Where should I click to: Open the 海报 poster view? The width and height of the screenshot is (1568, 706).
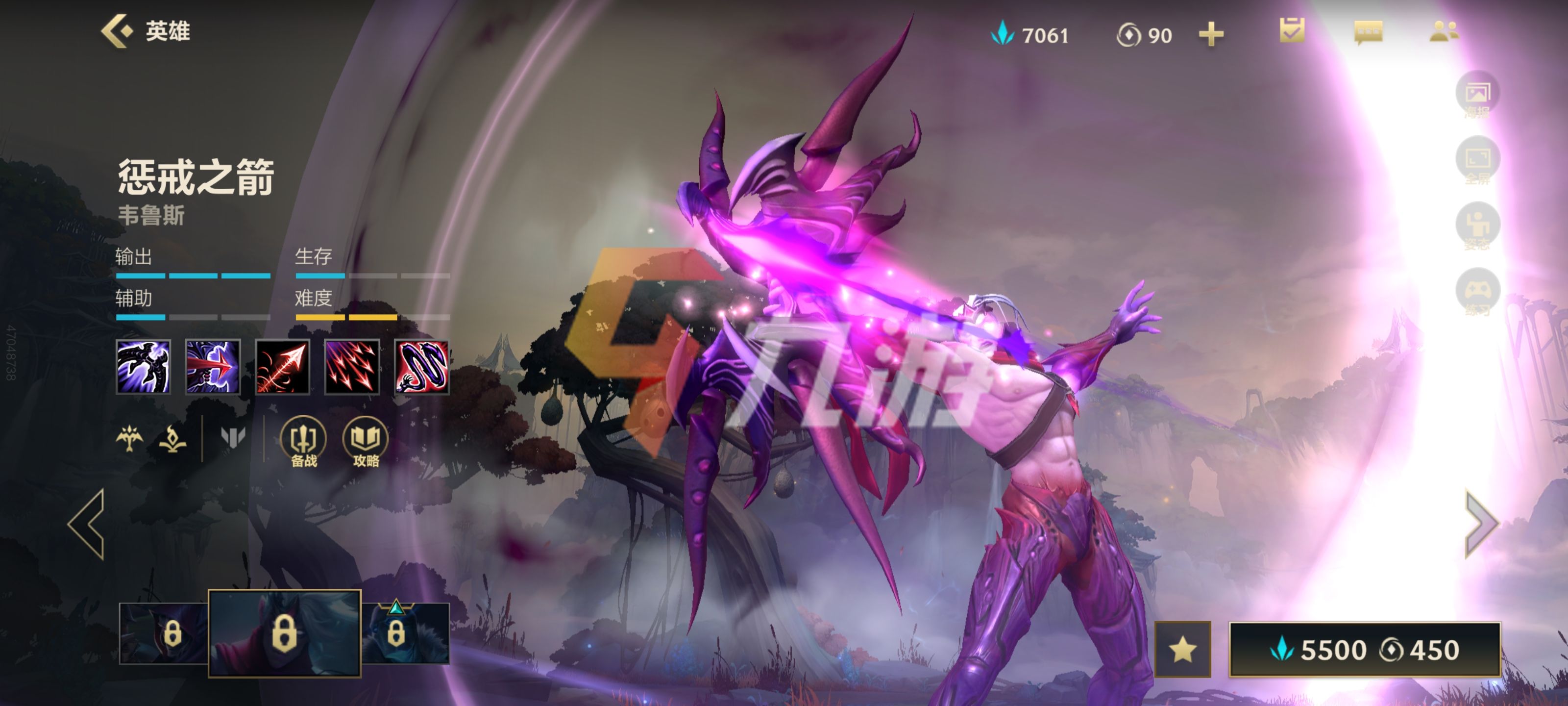1477,95
